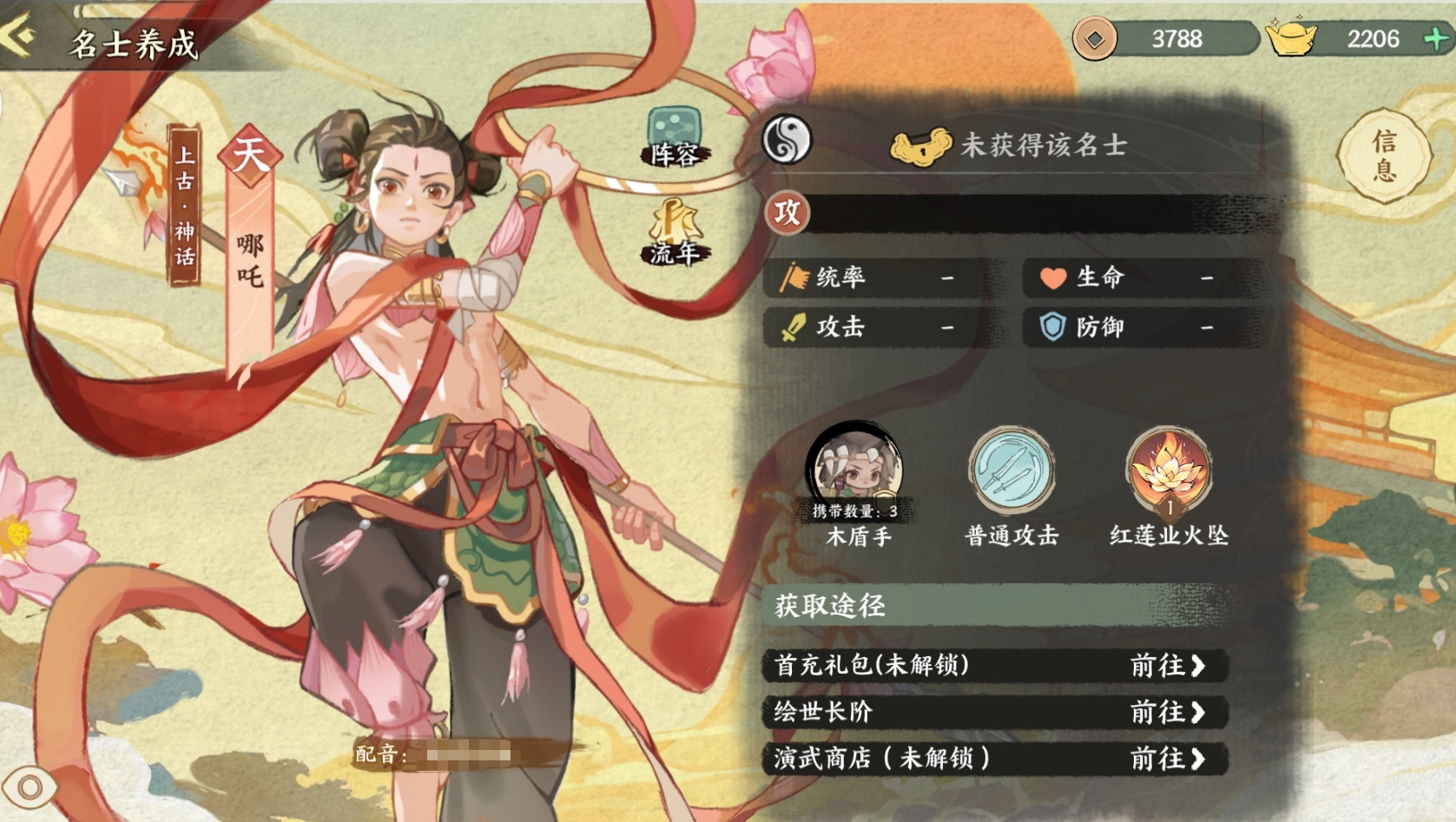Tap the copper coin currency icon
This screenshot has width=1456, height=822.
[x=1095, y=39]
